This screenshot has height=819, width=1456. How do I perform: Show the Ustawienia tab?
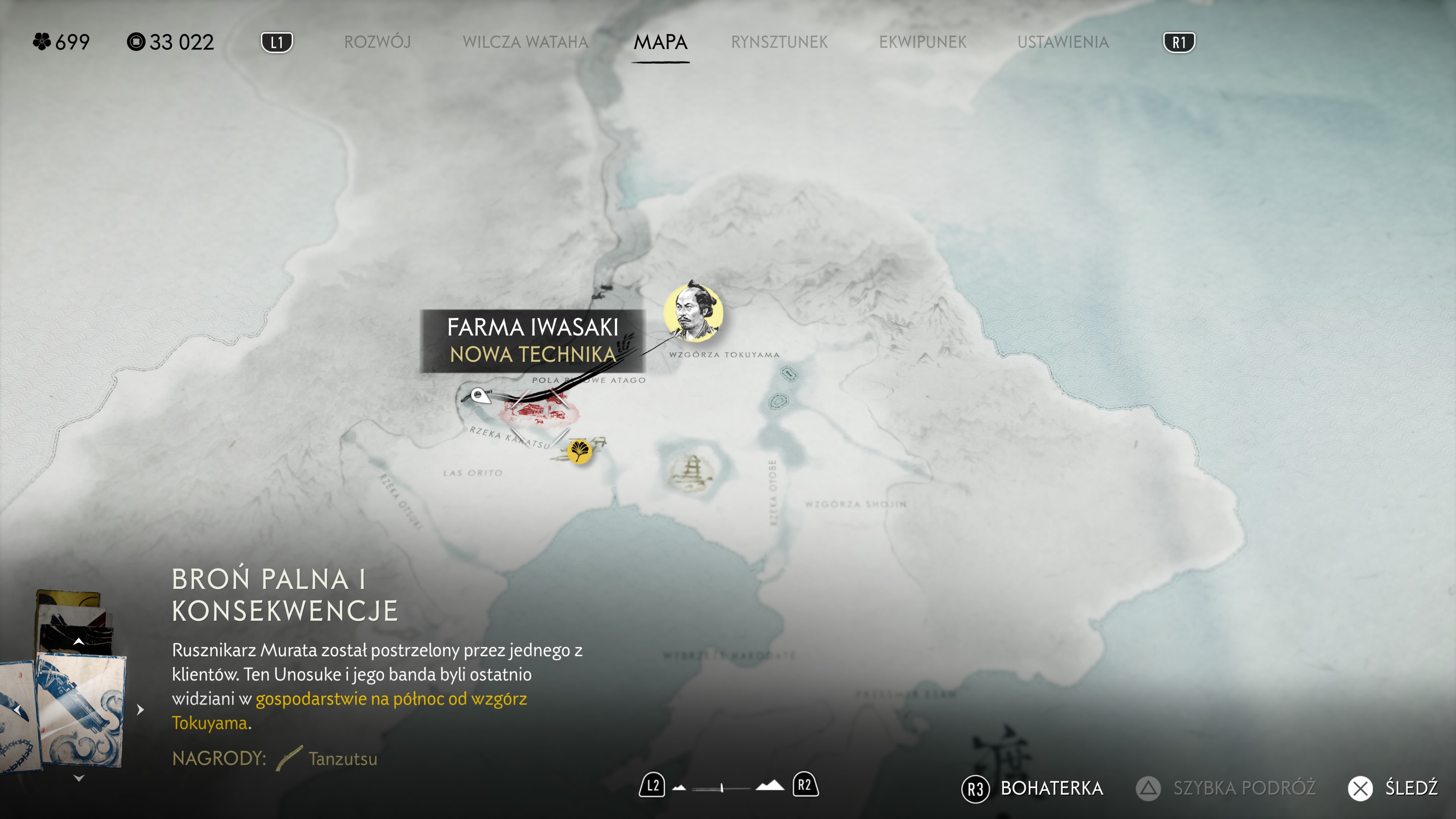point(1062,42)
